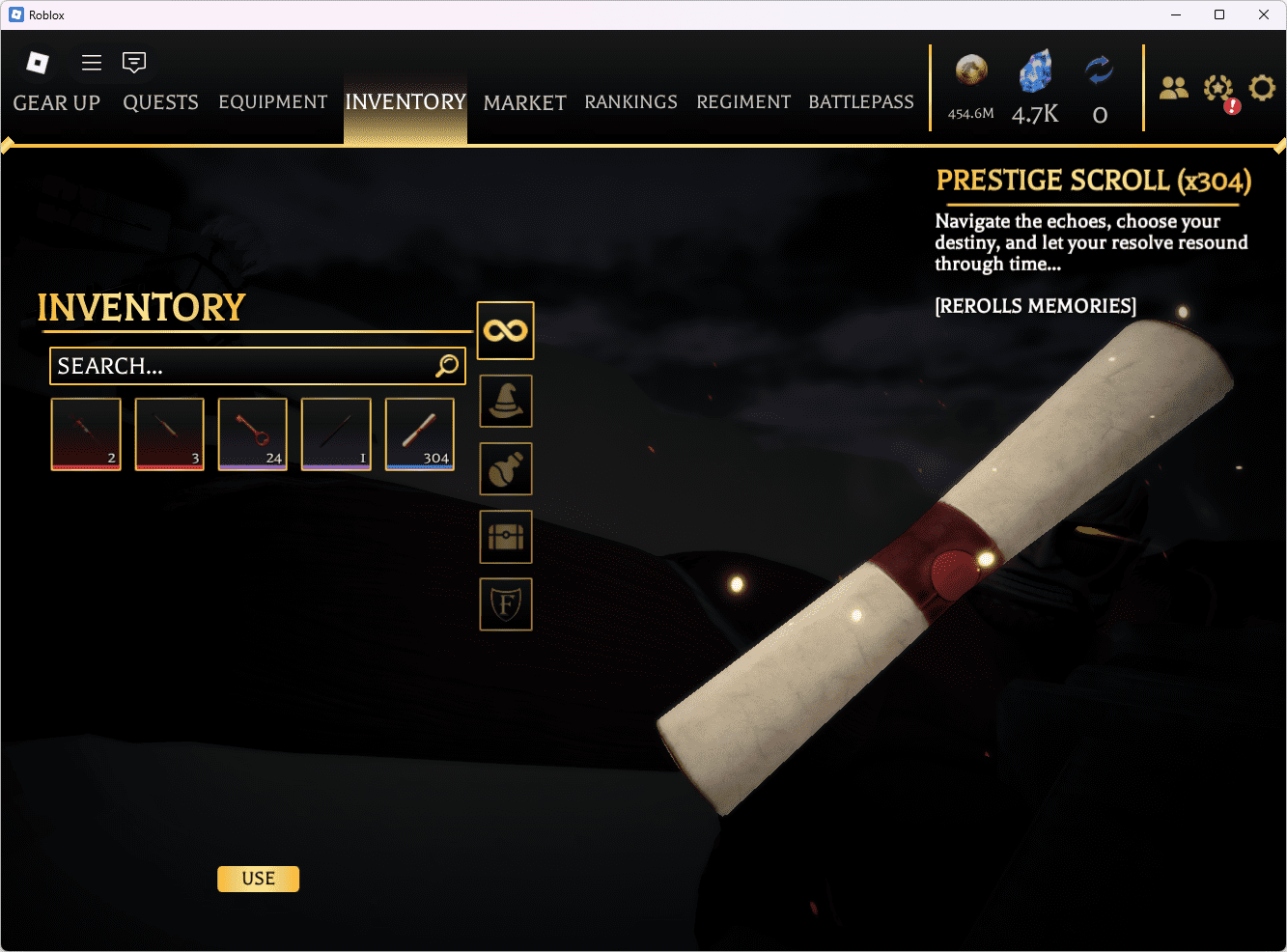The height and width of the screenshot is (952, 1287).
Task: Filter inventory by the potion flask category
Action: (x=506, y=468)
